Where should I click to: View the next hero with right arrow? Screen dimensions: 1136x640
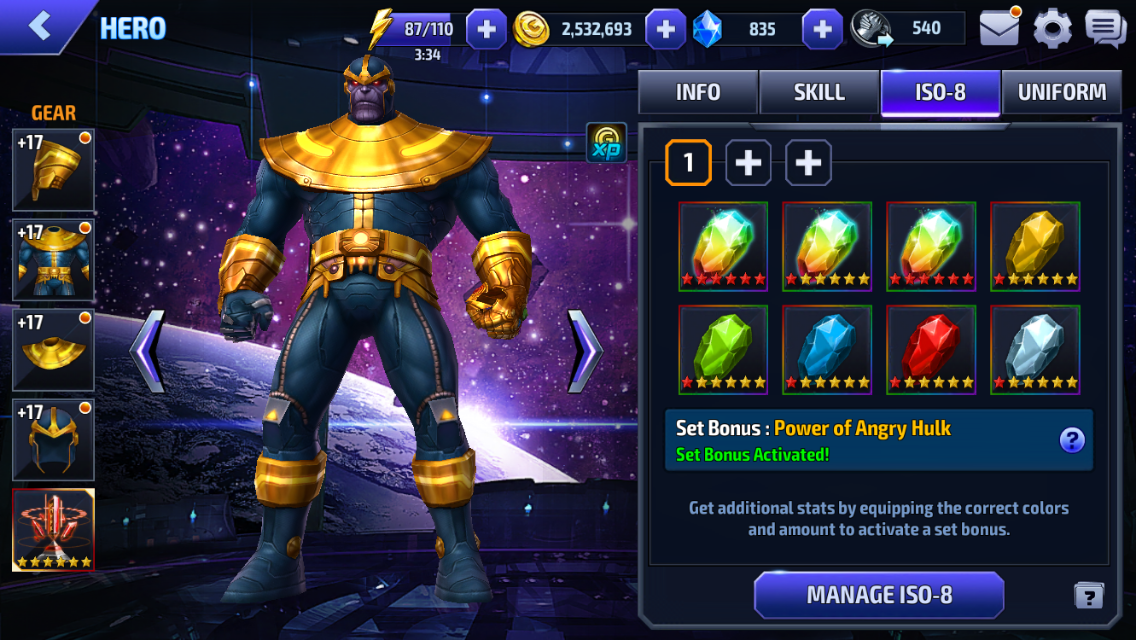pyautogui.click(x=585, y=350)
